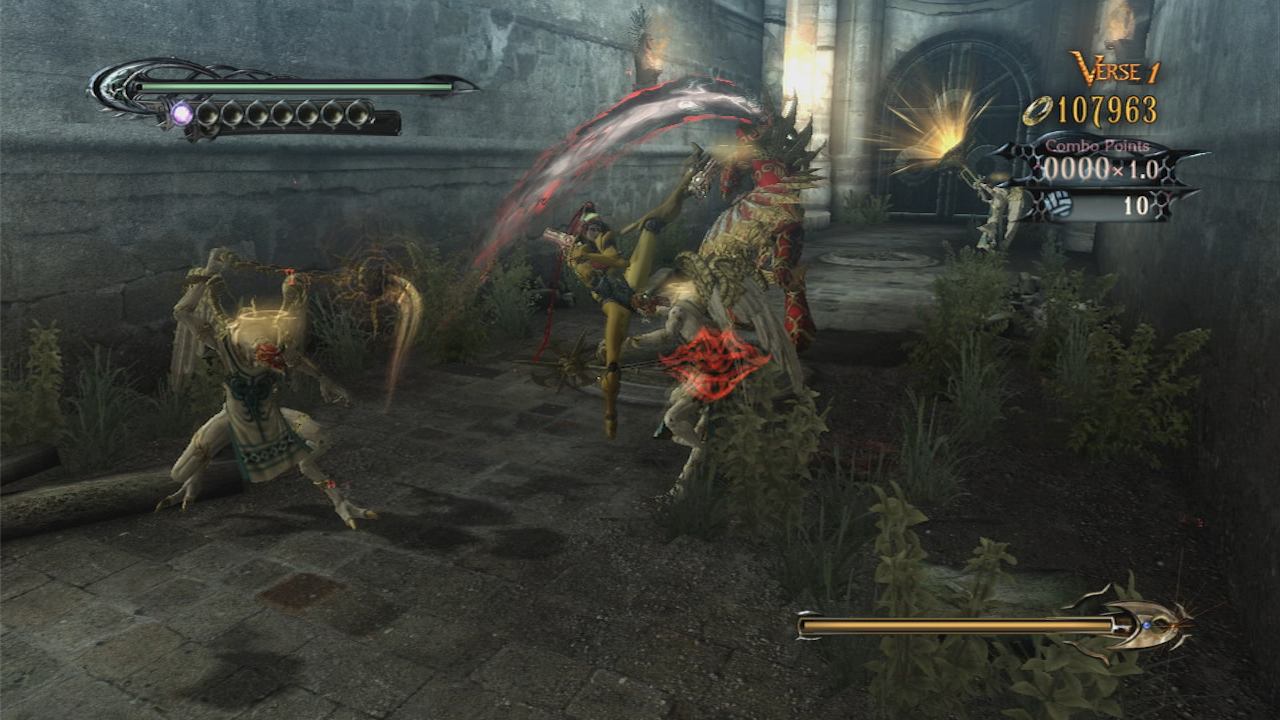Screen dimensions: 1280x720
Task: Toggle the last magic orb on the gauge
Action: tap(357, 114)
